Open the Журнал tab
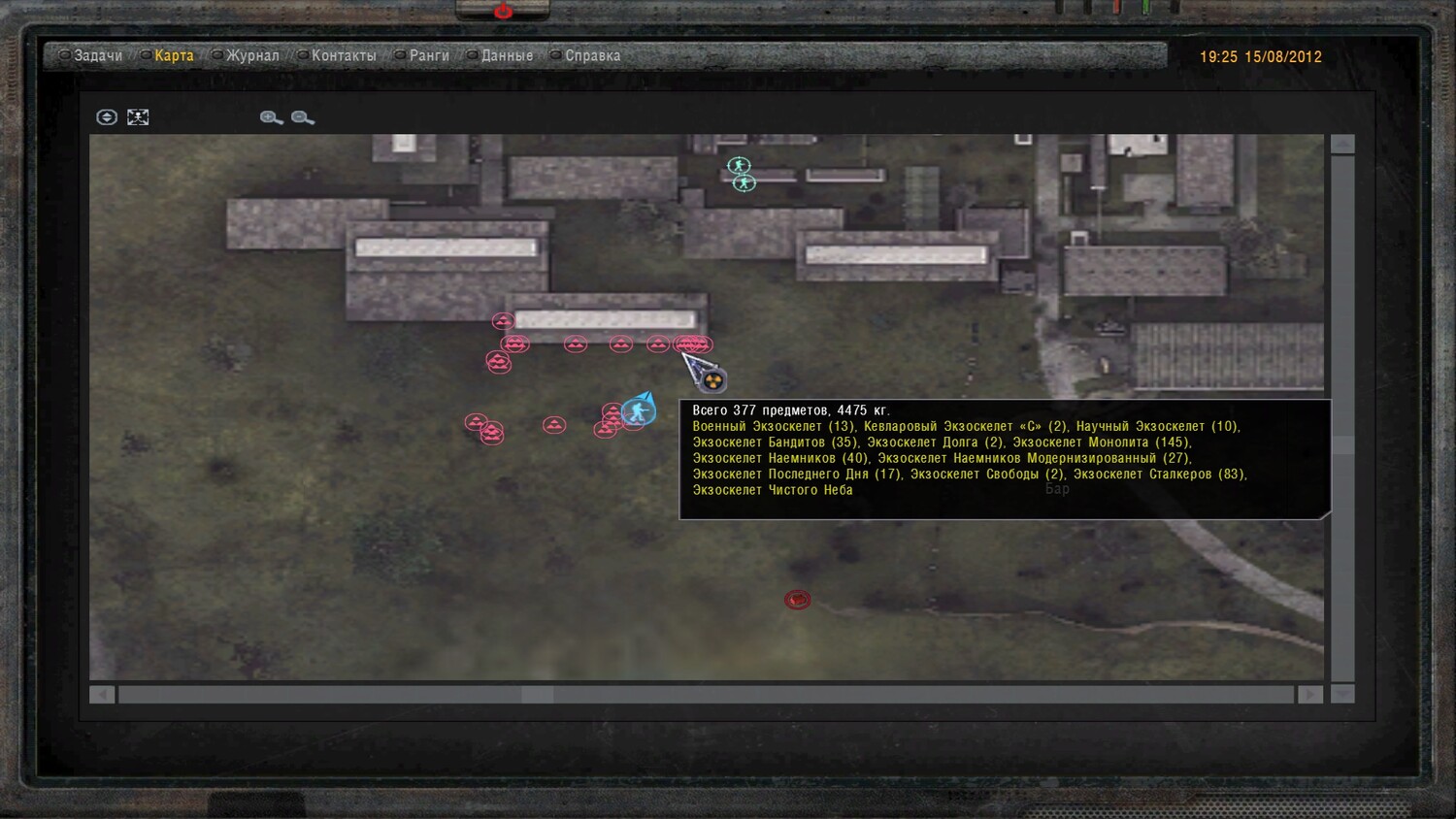This screenshot has height=819, width=1456. (x=252, y=56)
